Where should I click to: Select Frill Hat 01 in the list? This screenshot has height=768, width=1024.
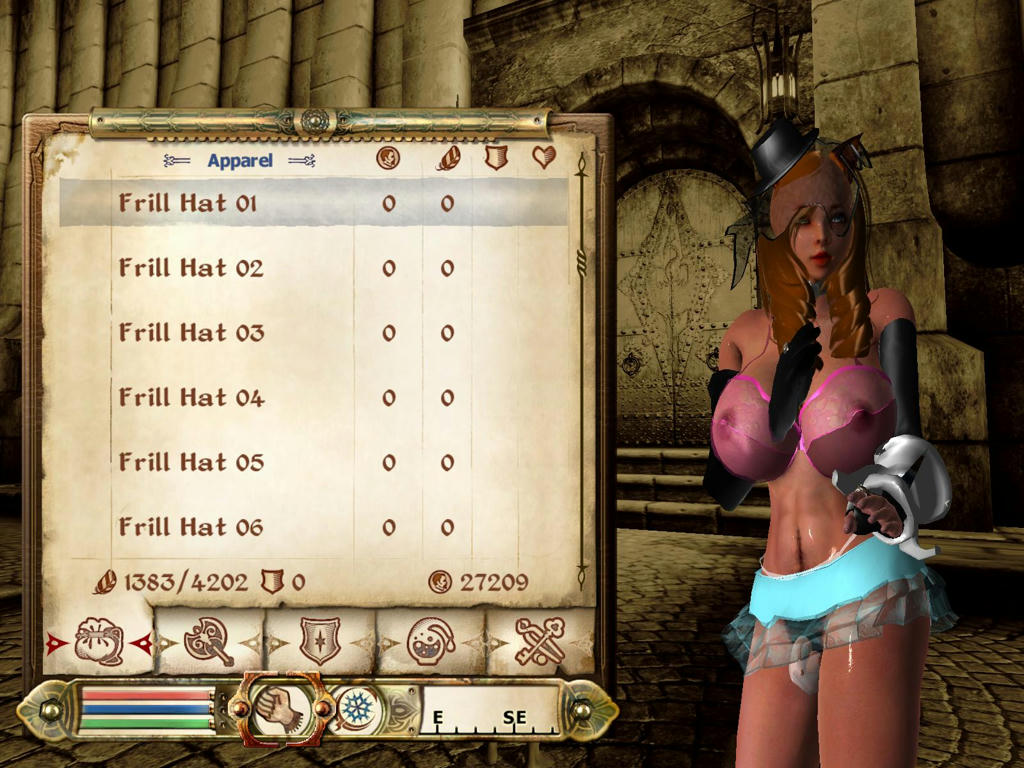point(188,203)
